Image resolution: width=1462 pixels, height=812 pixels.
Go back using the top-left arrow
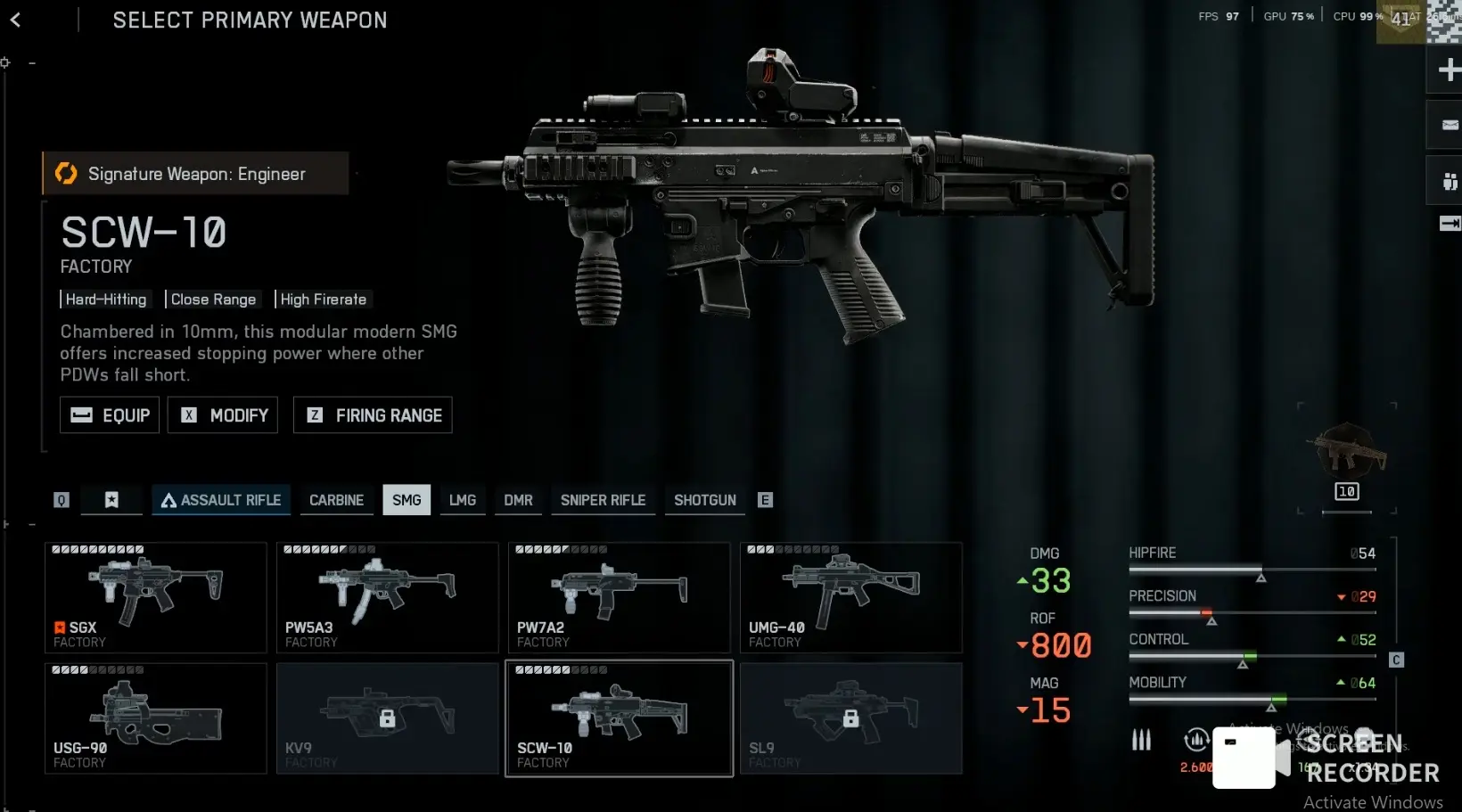click(x=15, y=20)
